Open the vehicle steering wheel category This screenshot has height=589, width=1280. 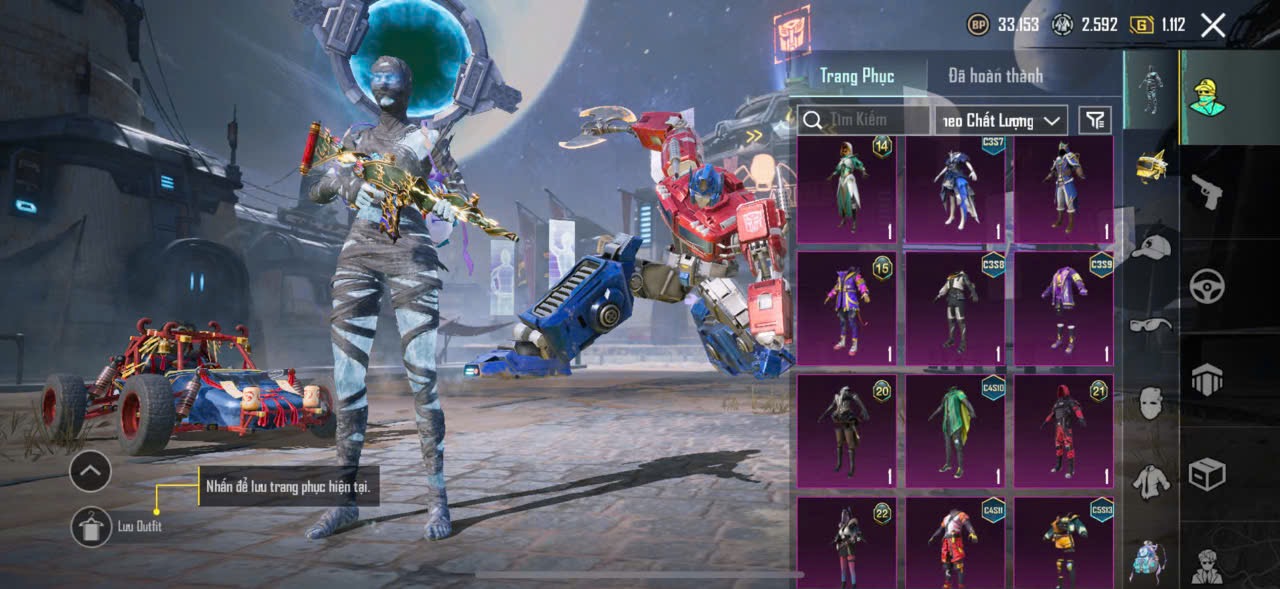click(x=1207, y=287)
